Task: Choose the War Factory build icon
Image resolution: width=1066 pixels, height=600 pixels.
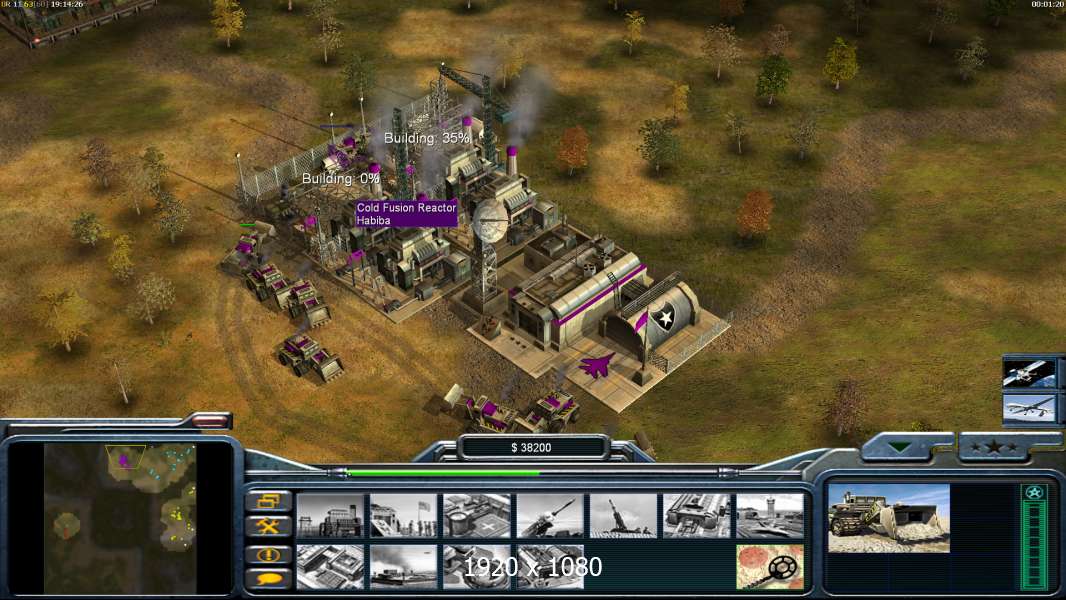Action: point(696,515)
